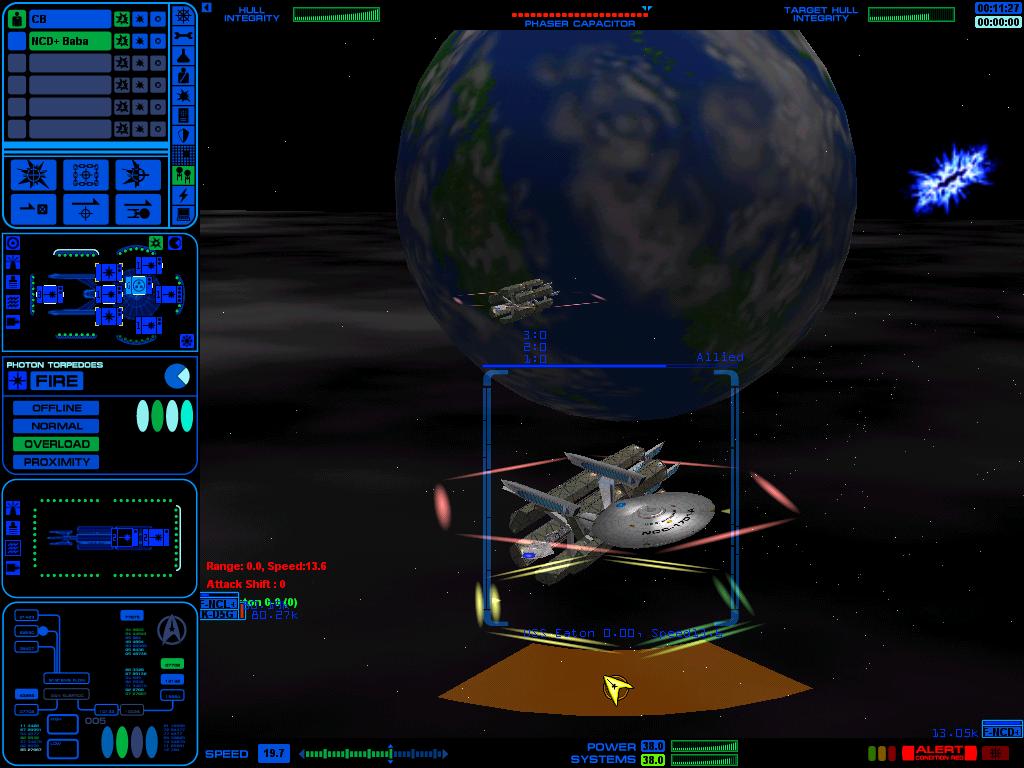Open the helm wheel panel tab
Screen dimensions: 1024x768
click(x=184, y=15)
